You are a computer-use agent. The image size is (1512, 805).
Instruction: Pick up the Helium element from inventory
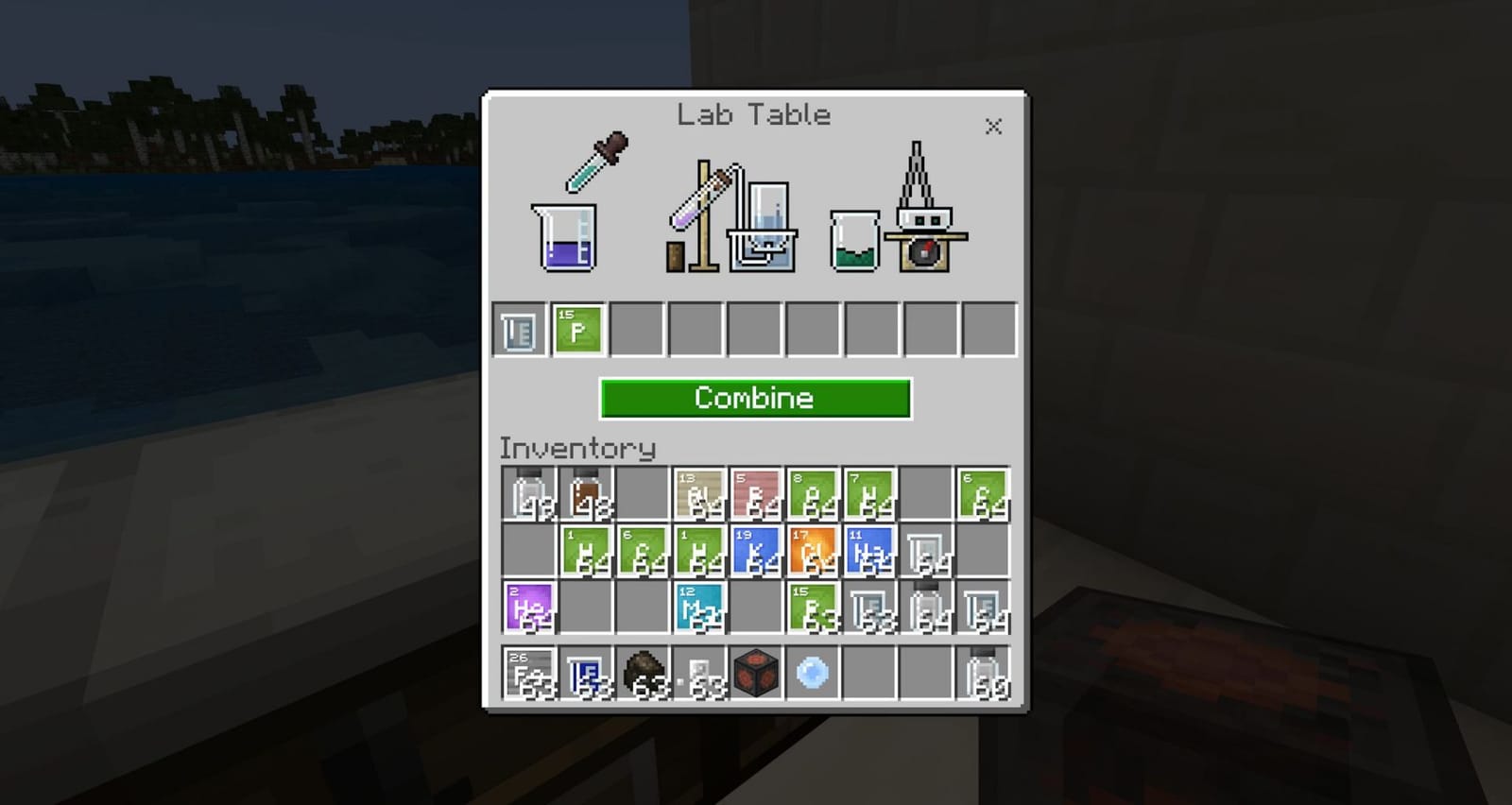coord(530,608)
